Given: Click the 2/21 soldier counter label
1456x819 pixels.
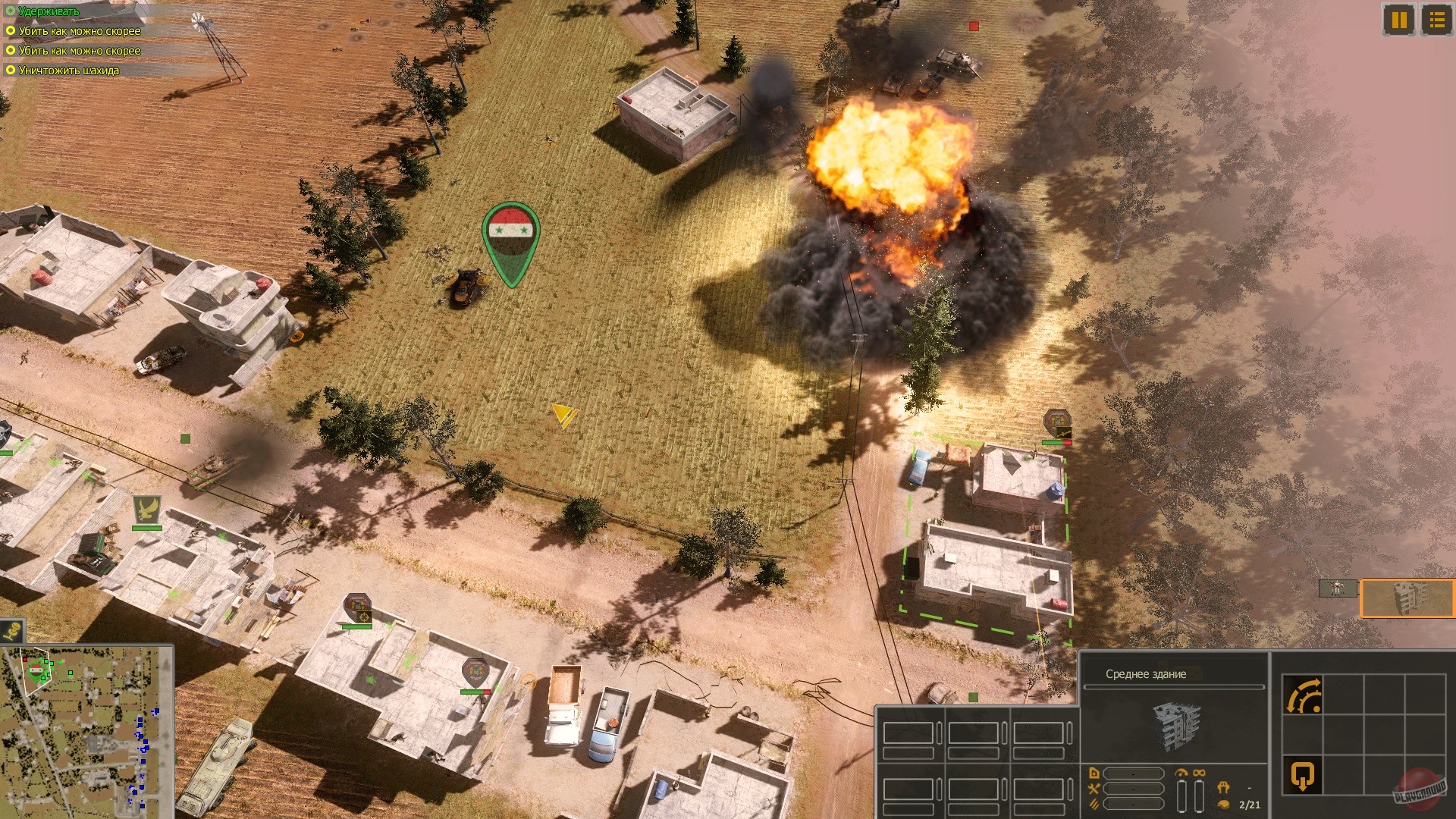Looking at the screenshot, I should tap(1250, 805).
